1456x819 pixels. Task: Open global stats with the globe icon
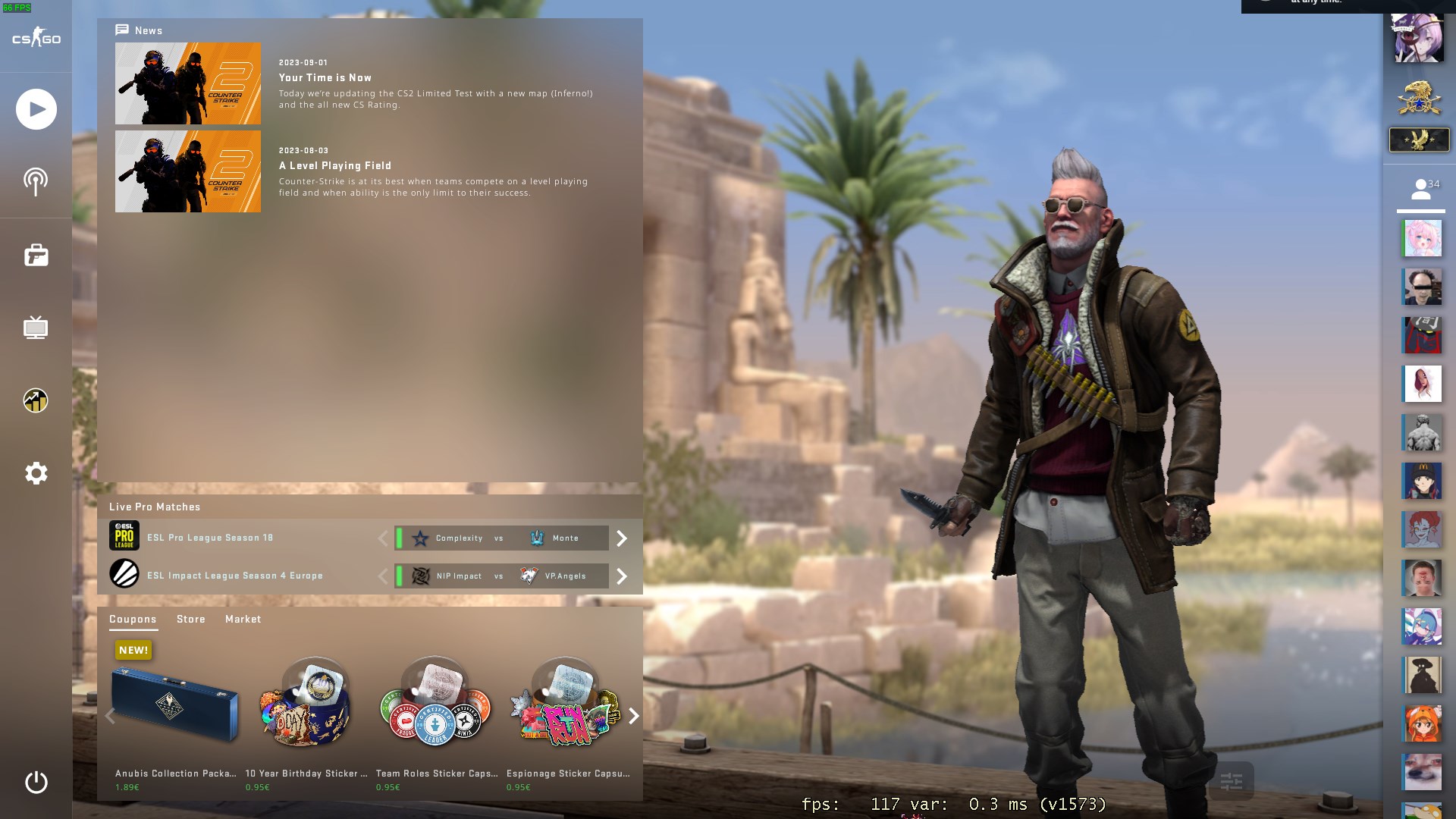coord(34,400)
